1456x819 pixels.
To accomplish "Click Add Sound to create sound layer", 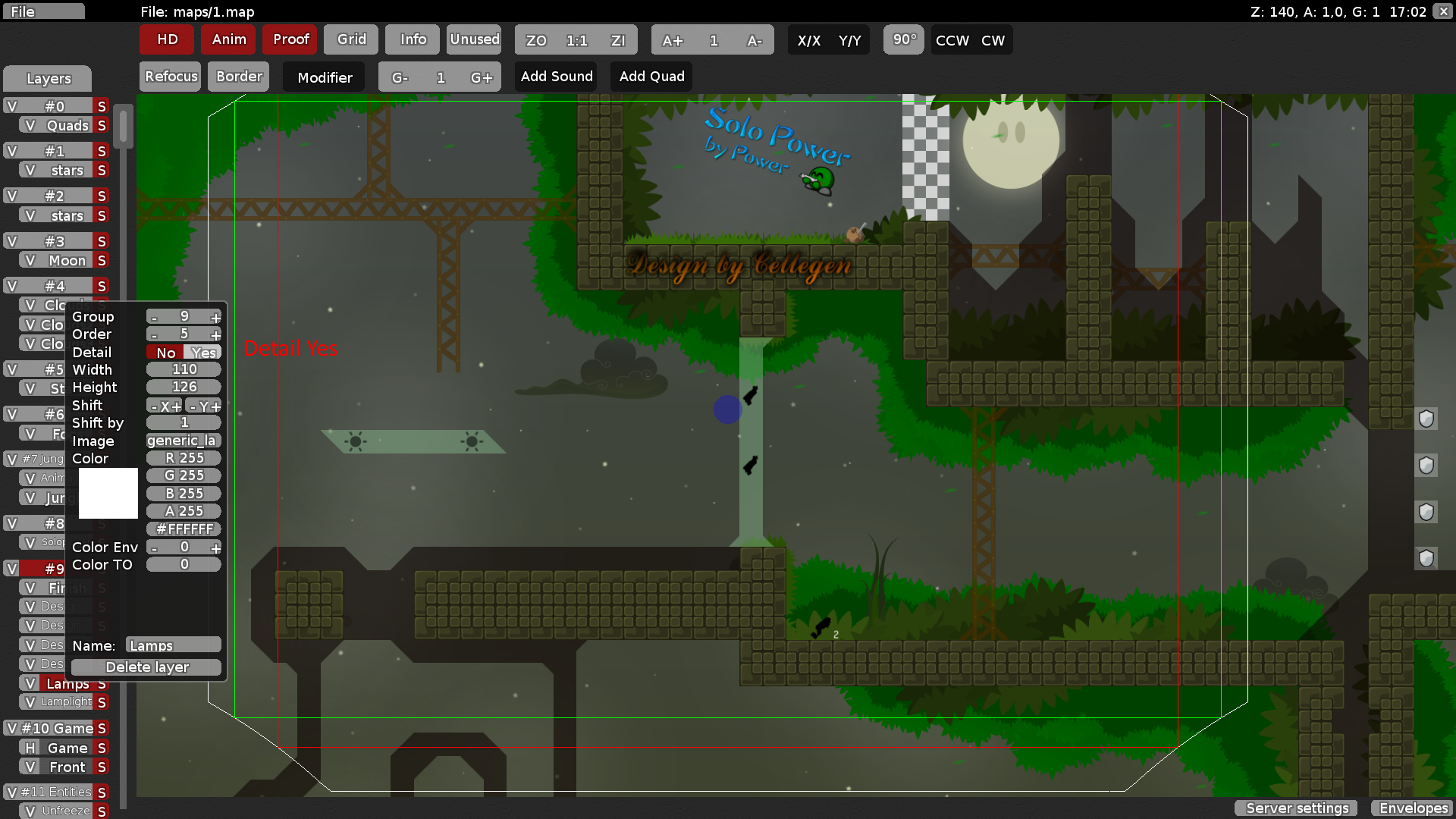I will 556,76.
